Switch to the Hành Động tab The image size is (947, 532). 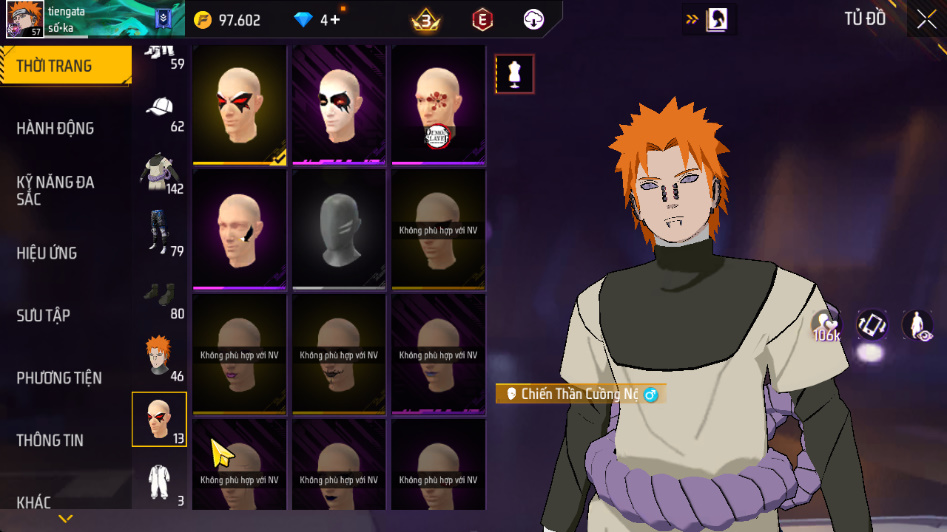click(56, 128)
